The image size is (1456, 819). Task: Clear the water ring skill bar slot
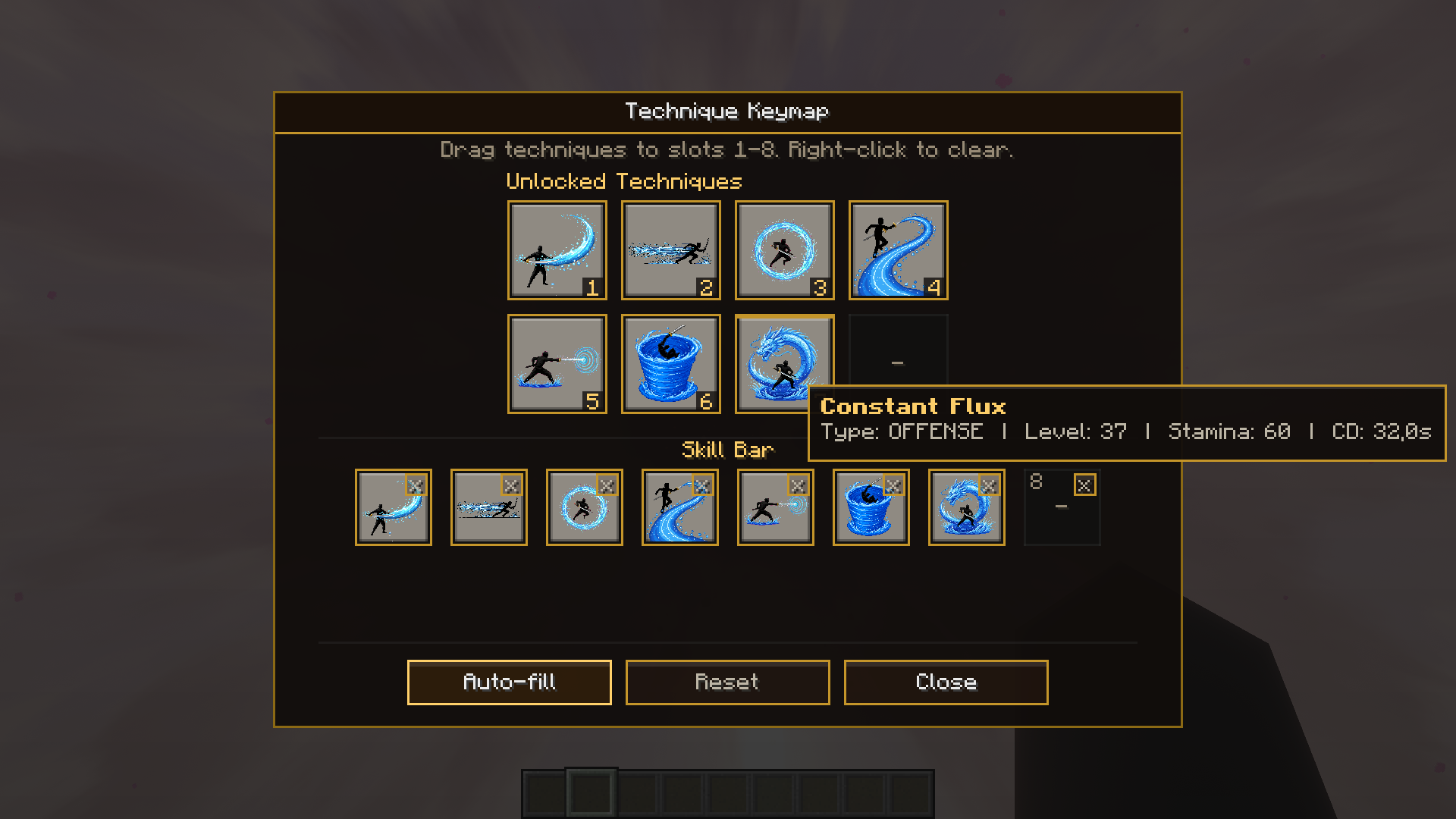(607, 485)
